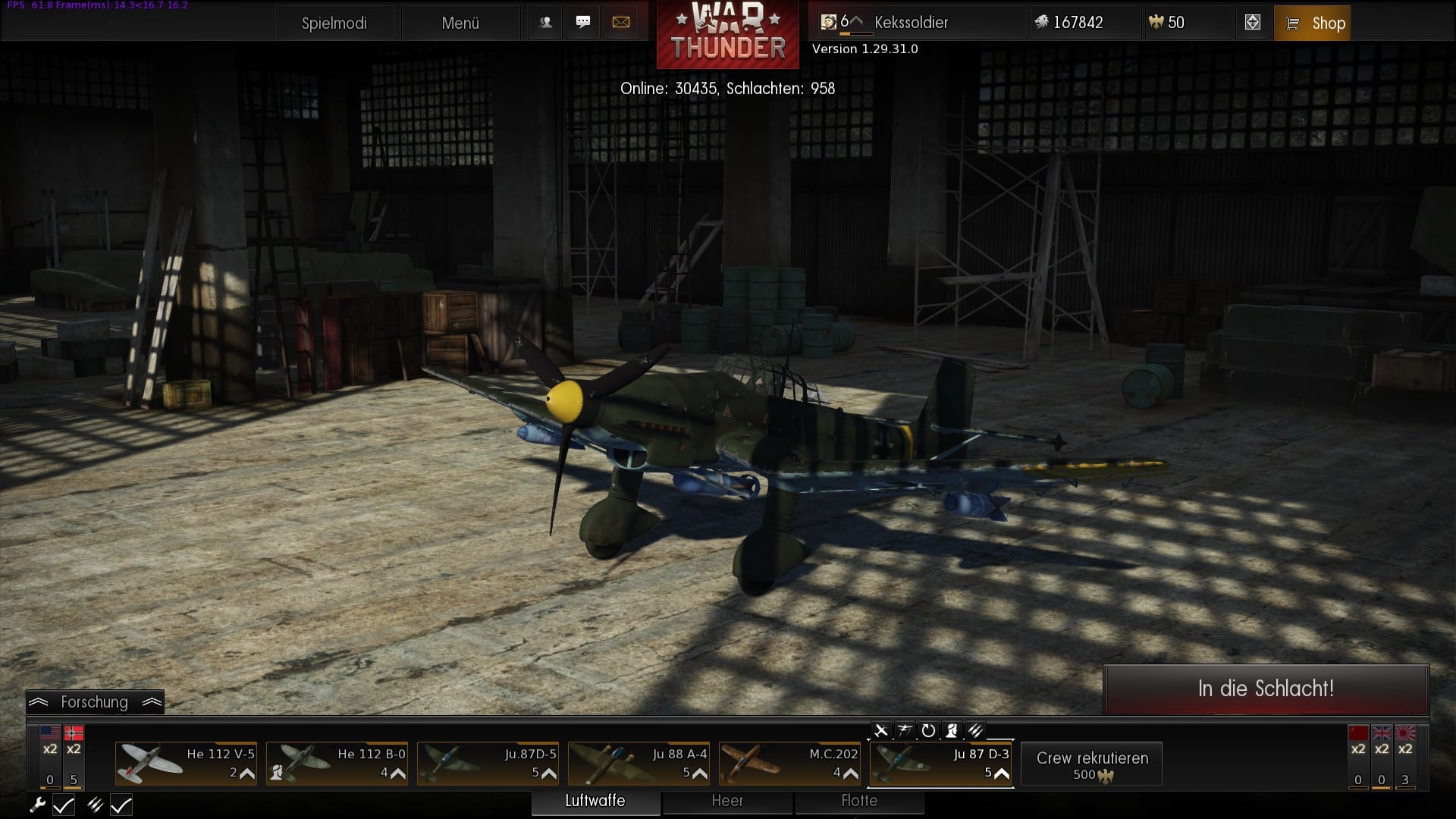
Task: Select the He 112 V-5 aircraft slot
Action: (187, 763)
